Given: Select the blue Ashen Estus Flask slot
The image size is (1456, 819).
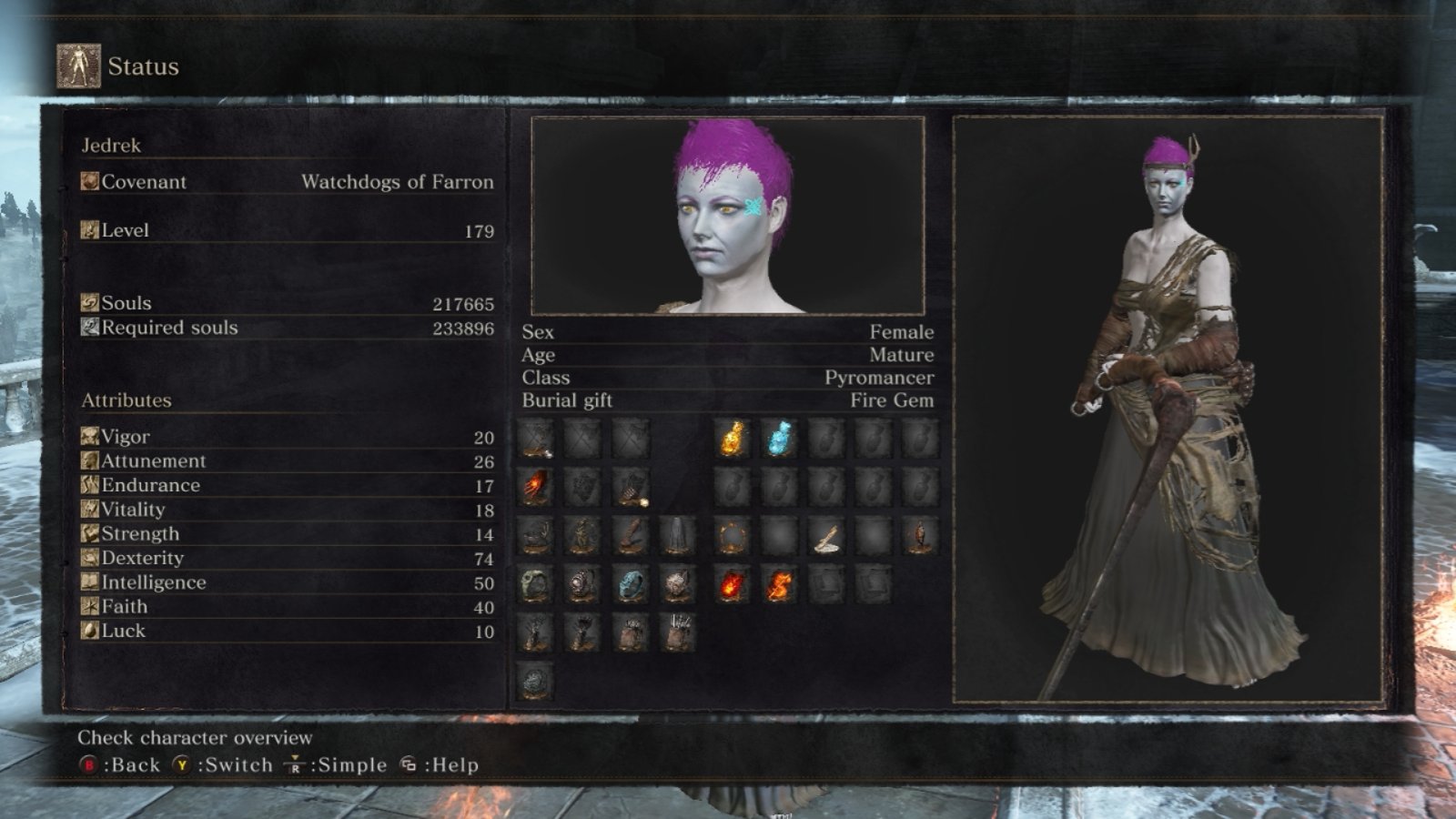Looking at the screenshot, I should (x=779, y=439).
